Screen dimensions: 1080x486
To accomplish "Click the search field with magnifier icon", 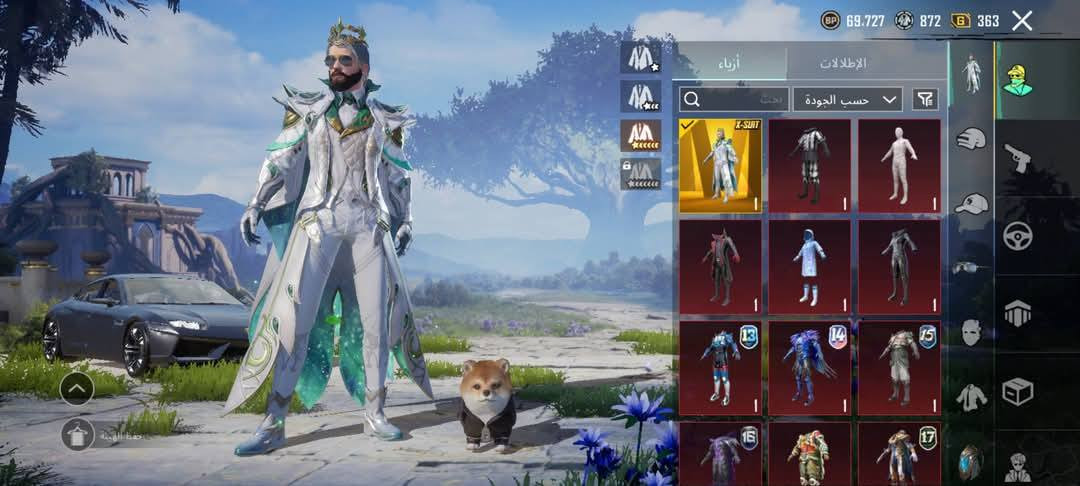I will tap(734, 99).
